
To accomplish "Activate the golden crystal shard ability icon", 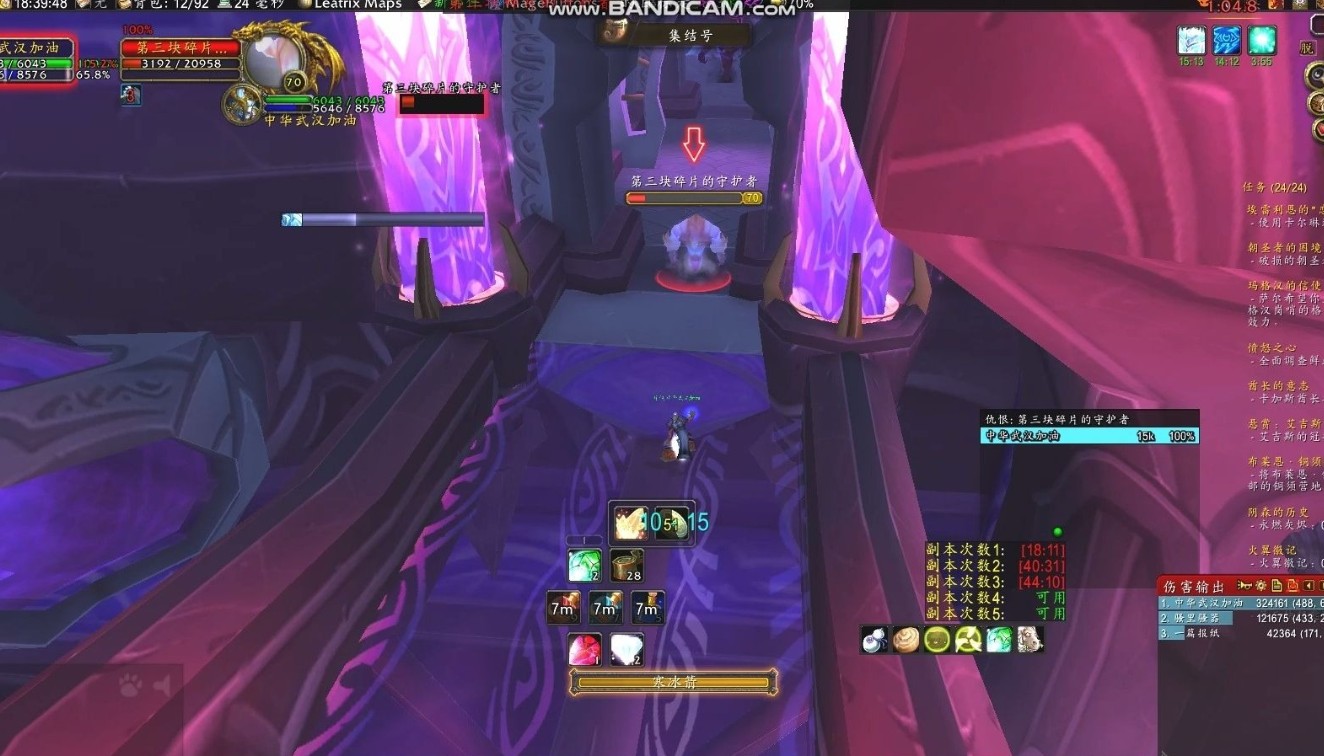I will click(630, 523).
